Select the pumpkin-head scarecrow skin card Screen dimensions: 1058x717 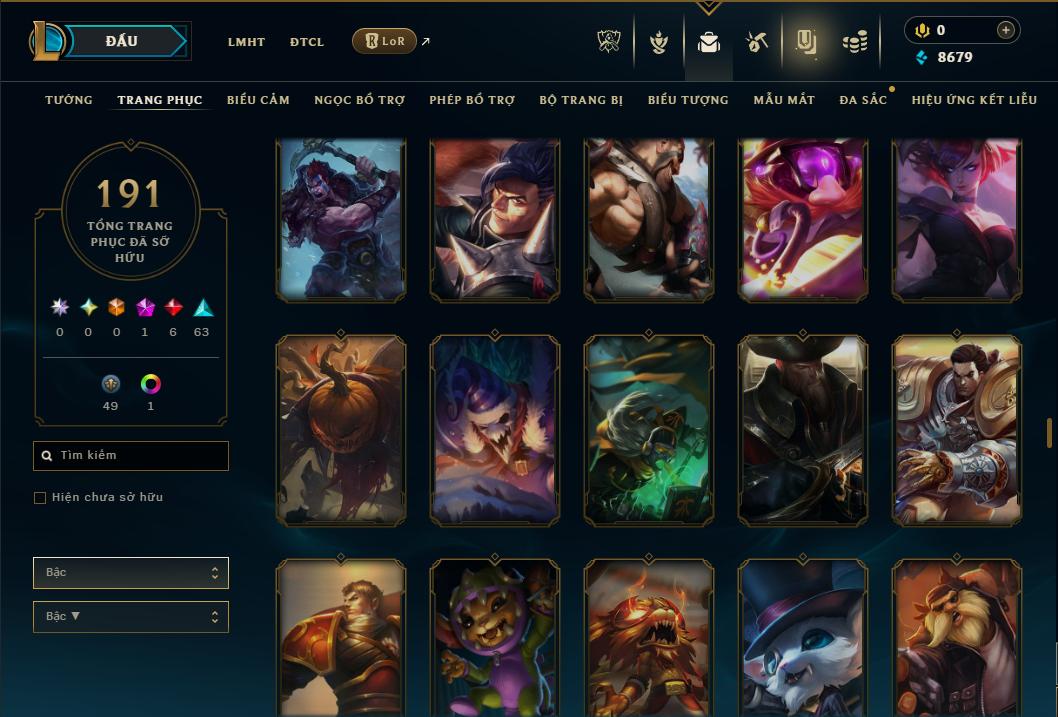(341, 430)
